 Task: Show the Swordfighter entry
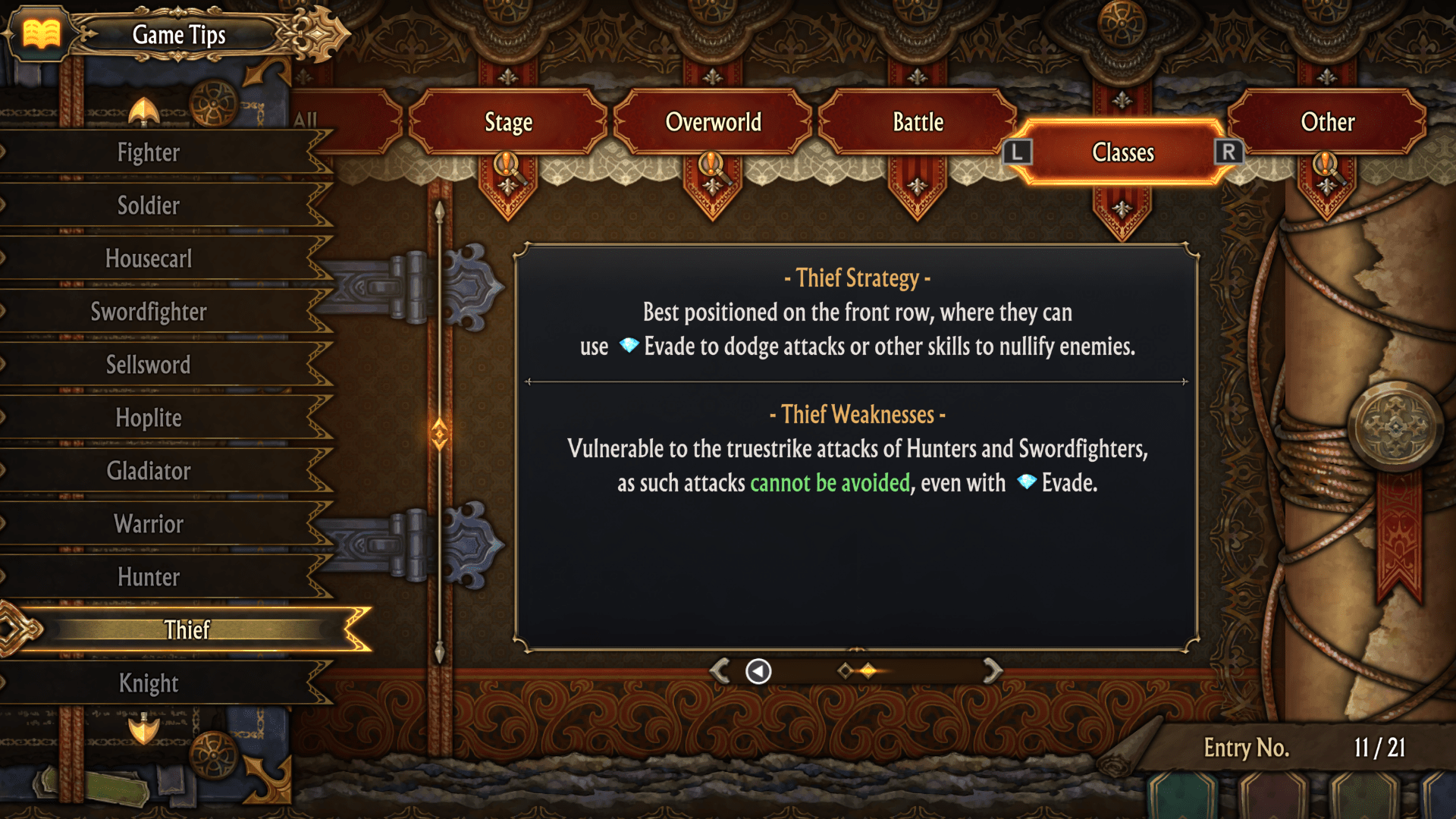coord(149,312)
